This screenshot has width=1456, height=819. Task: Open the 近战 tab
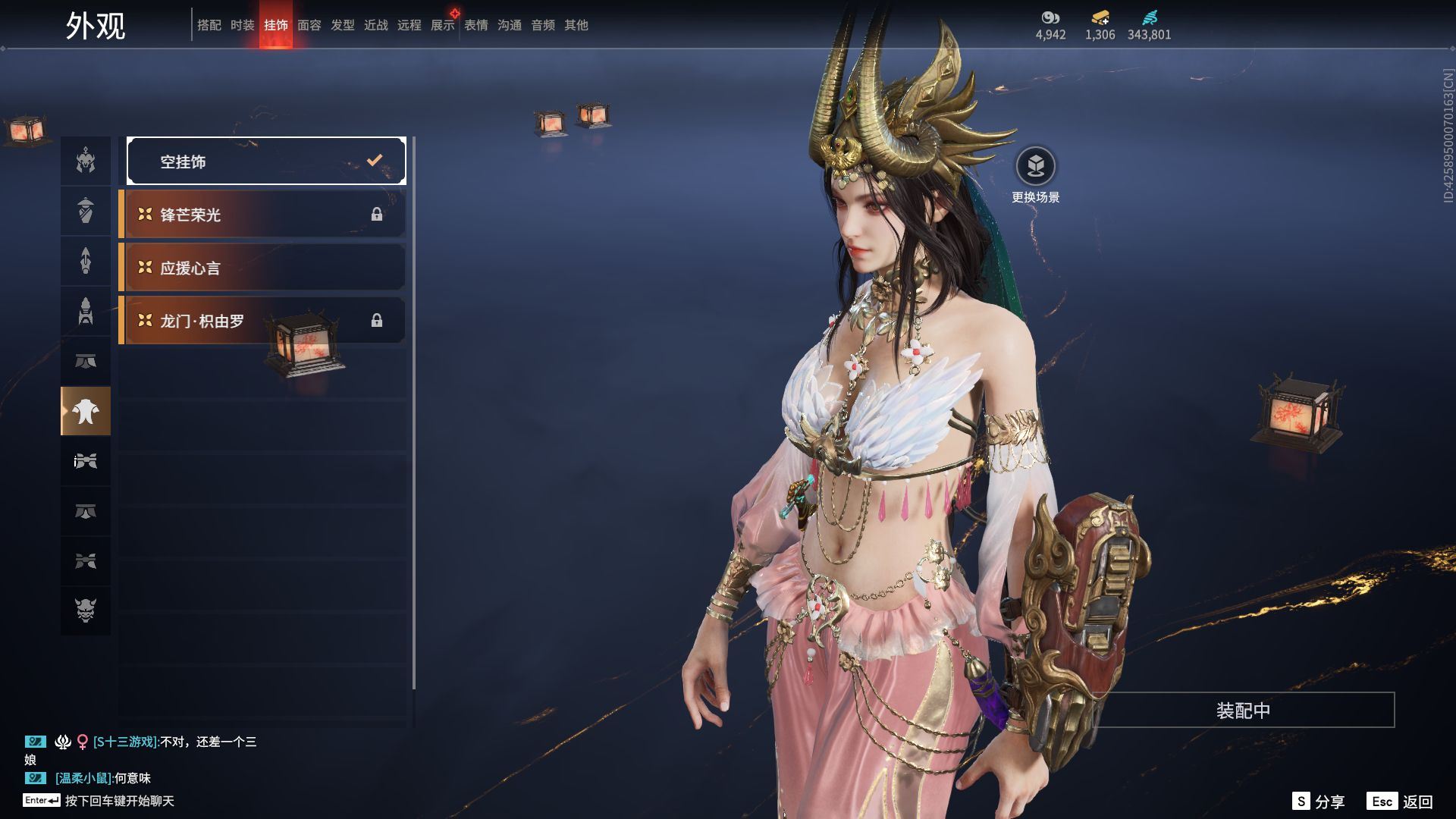pyautogui.click(x=376, y=25)
